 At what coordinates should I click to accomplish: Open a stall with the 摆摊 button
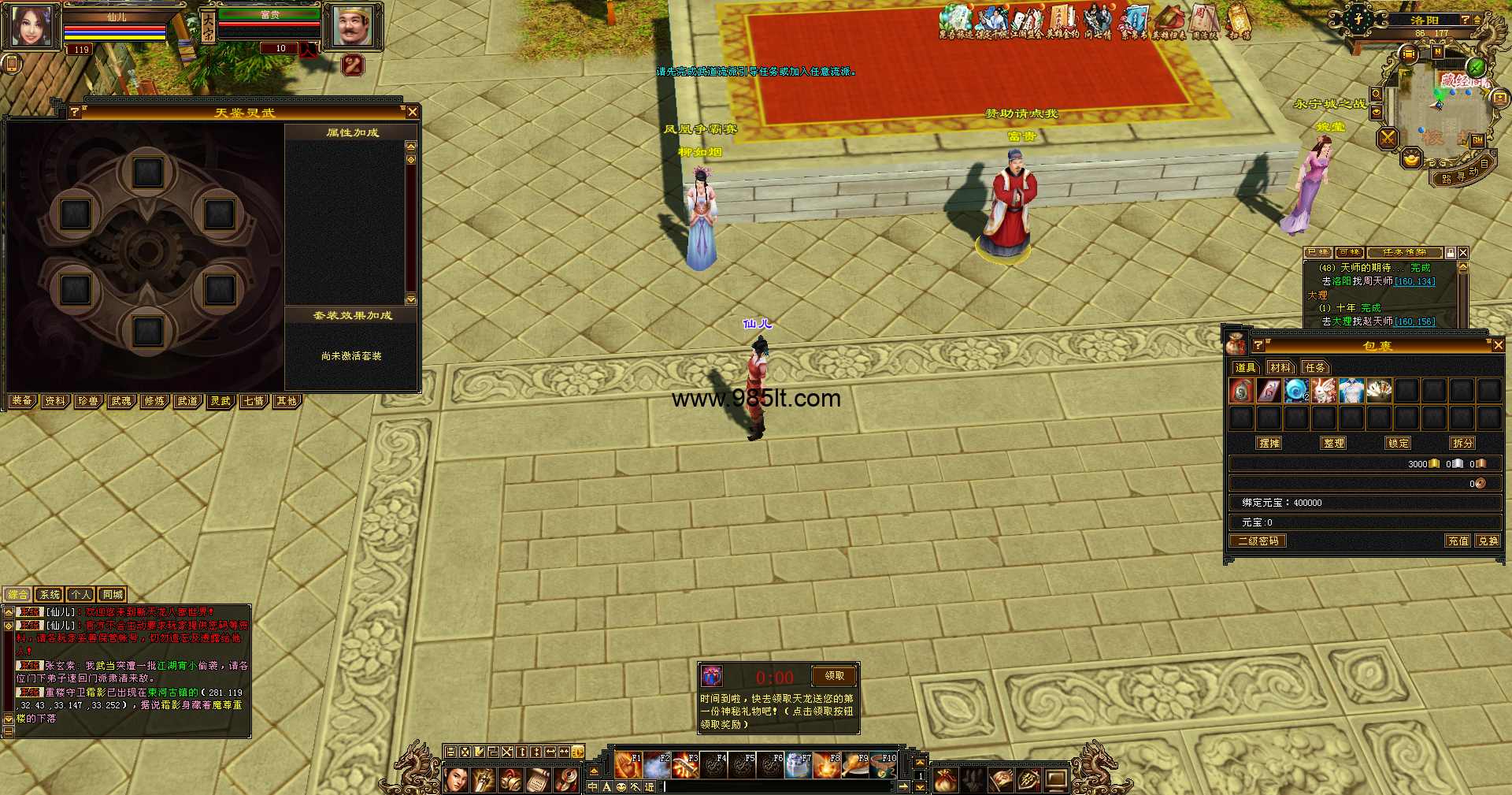tap(1269, 444)
